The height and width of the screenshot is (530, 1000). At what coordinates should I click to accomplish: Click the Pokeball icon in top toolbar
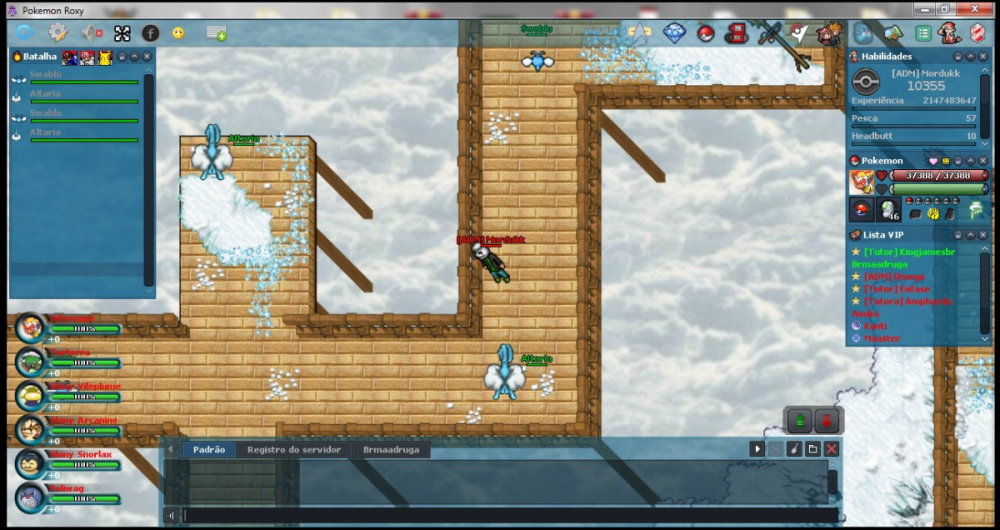coord(706,33)
